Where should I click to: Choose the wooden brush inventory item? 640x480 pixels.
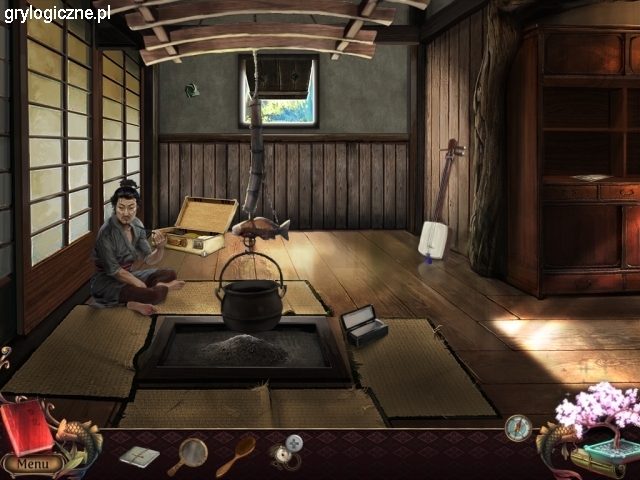236,455
